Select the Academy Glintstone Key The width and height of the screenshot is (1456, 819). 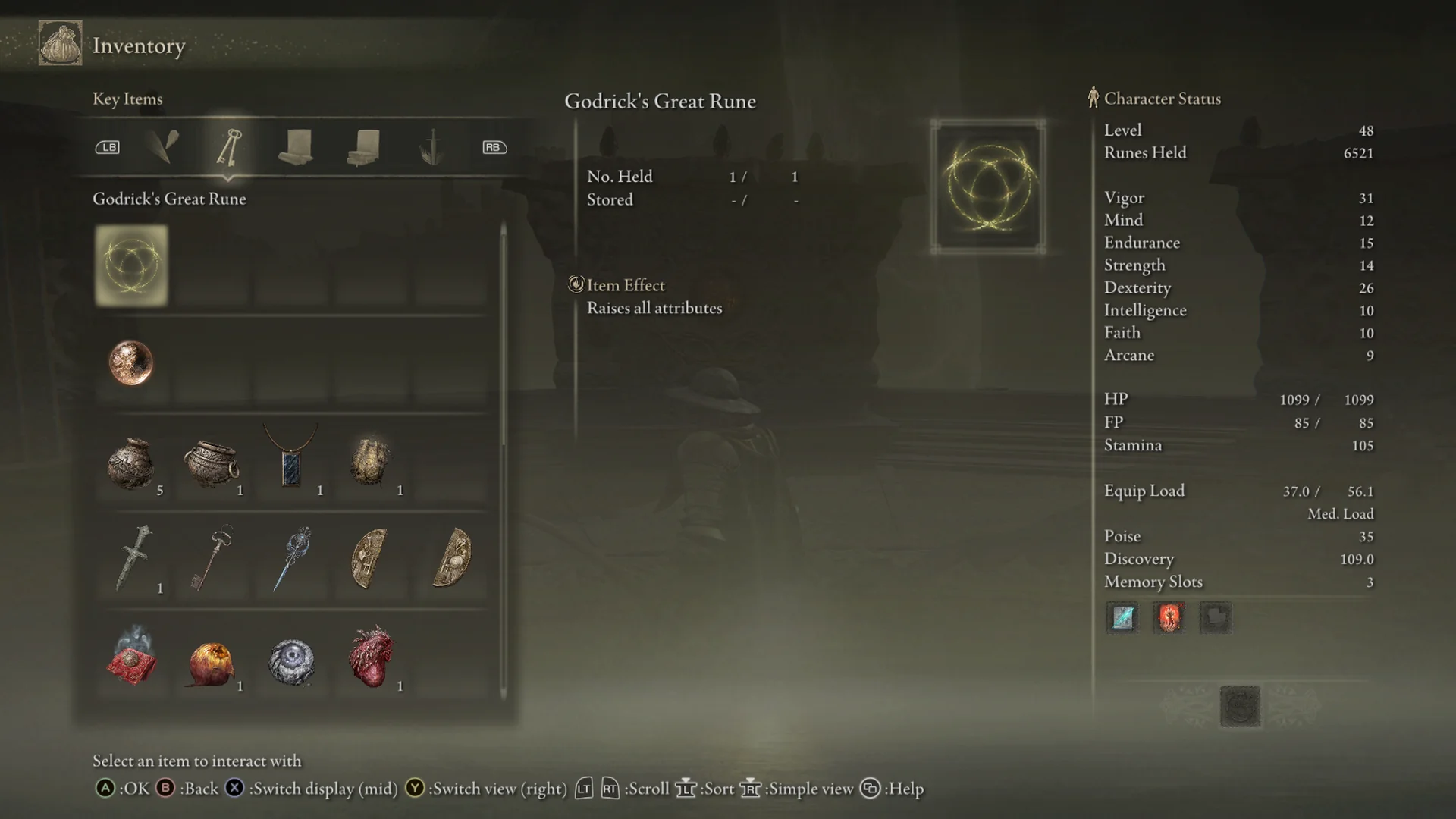coord(293,560)
